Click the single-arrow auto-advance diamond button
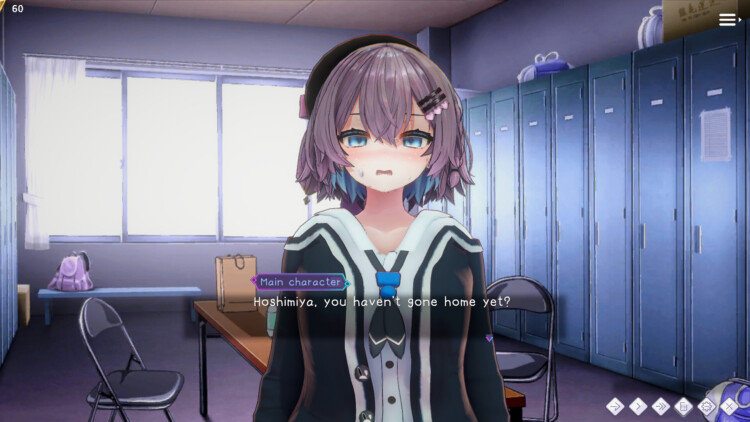 613,406
